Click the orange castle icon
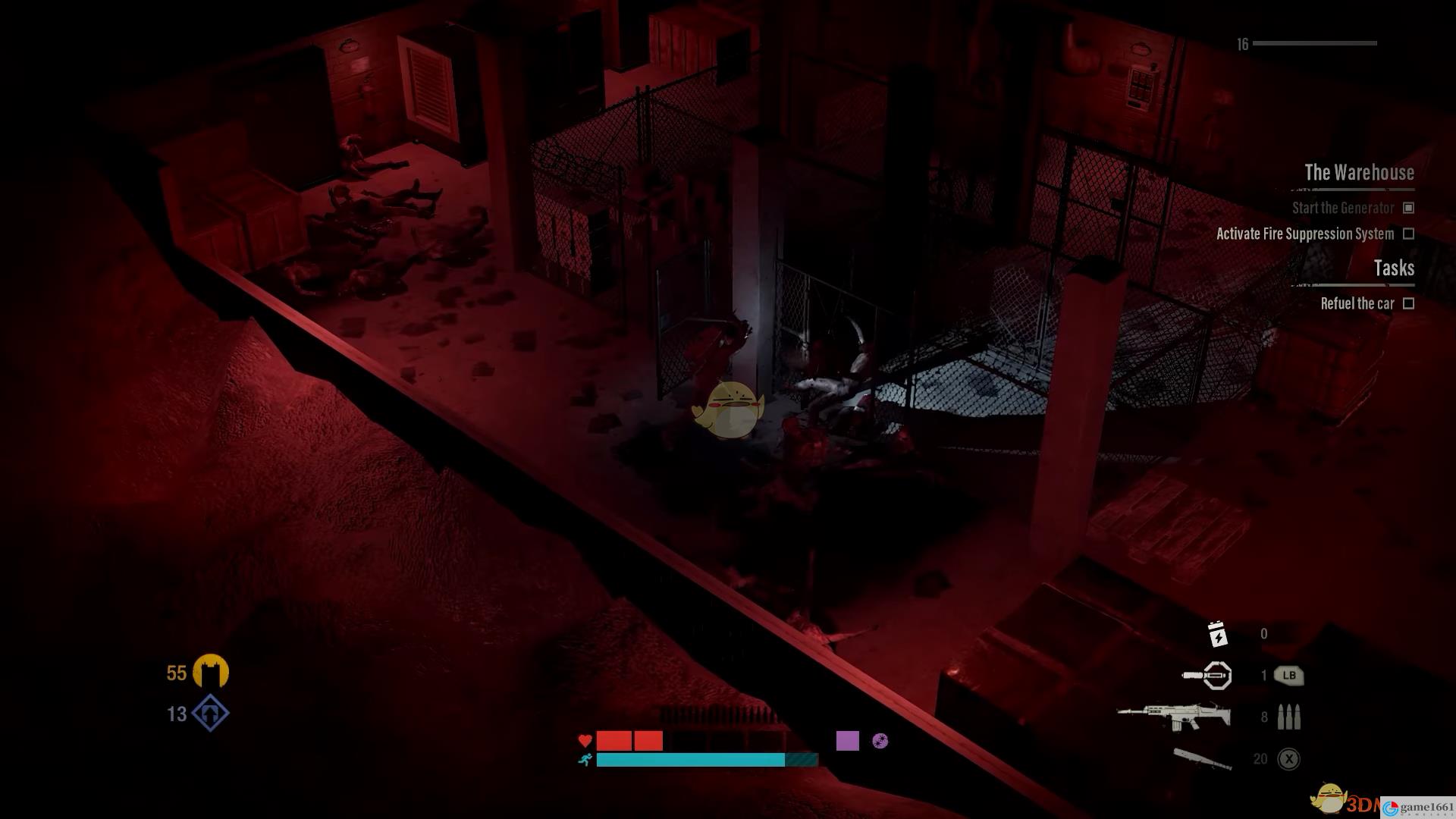The image size is (1456, 819). point(210,672)
